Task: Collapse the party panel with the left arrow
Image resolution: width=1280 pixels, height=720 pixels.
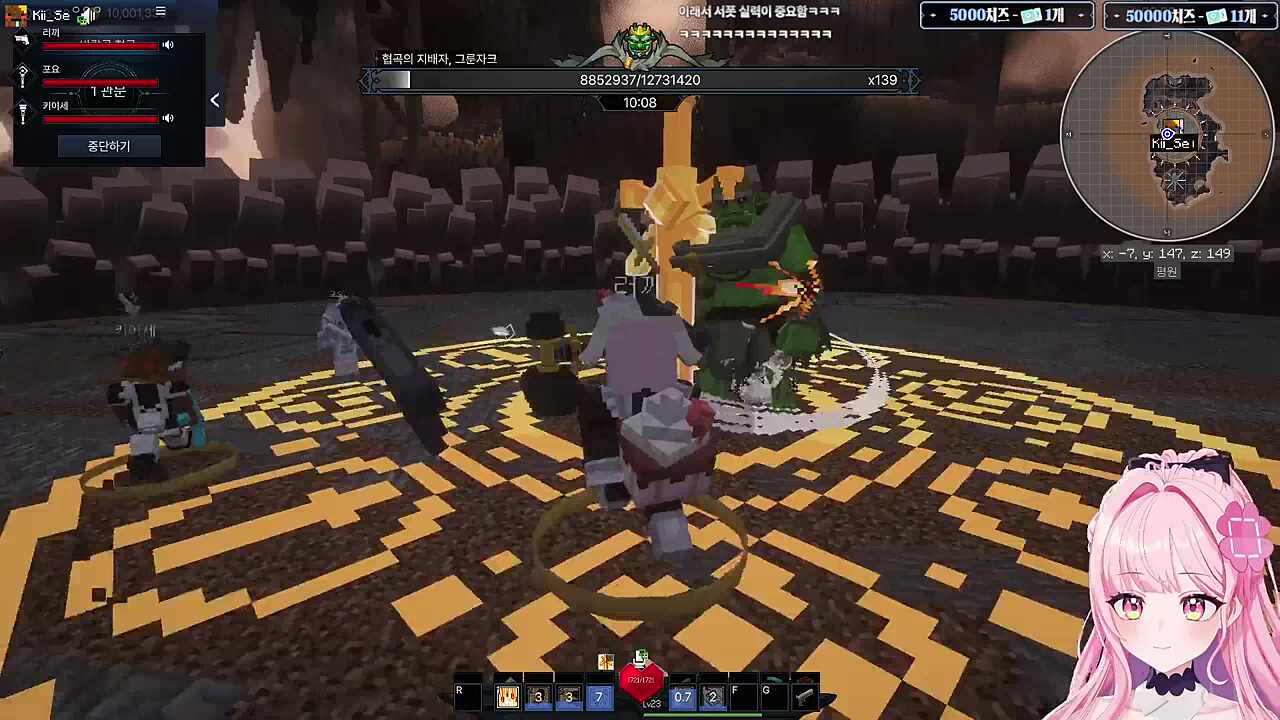Action: 215,100
